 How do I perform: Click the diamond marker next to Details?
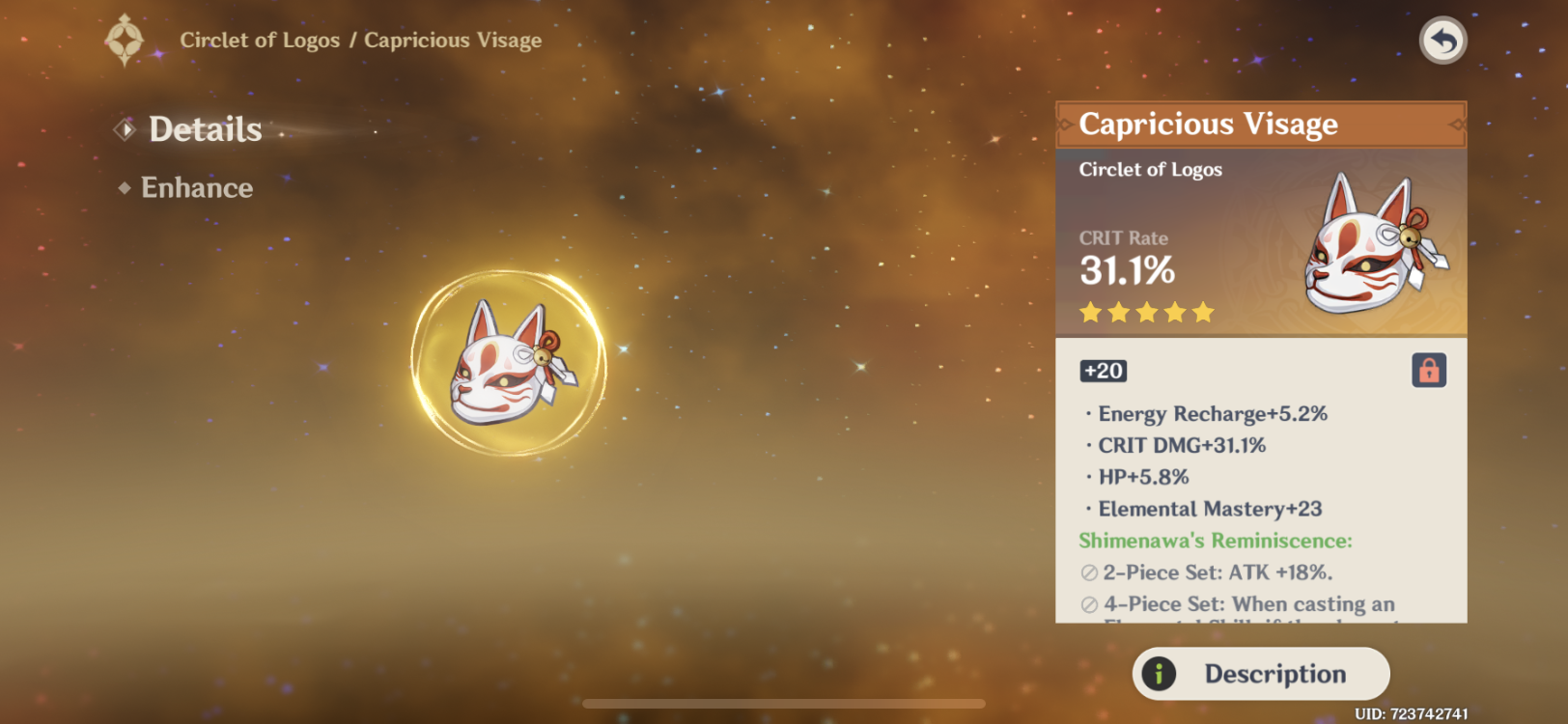click(x=124, y=128)
